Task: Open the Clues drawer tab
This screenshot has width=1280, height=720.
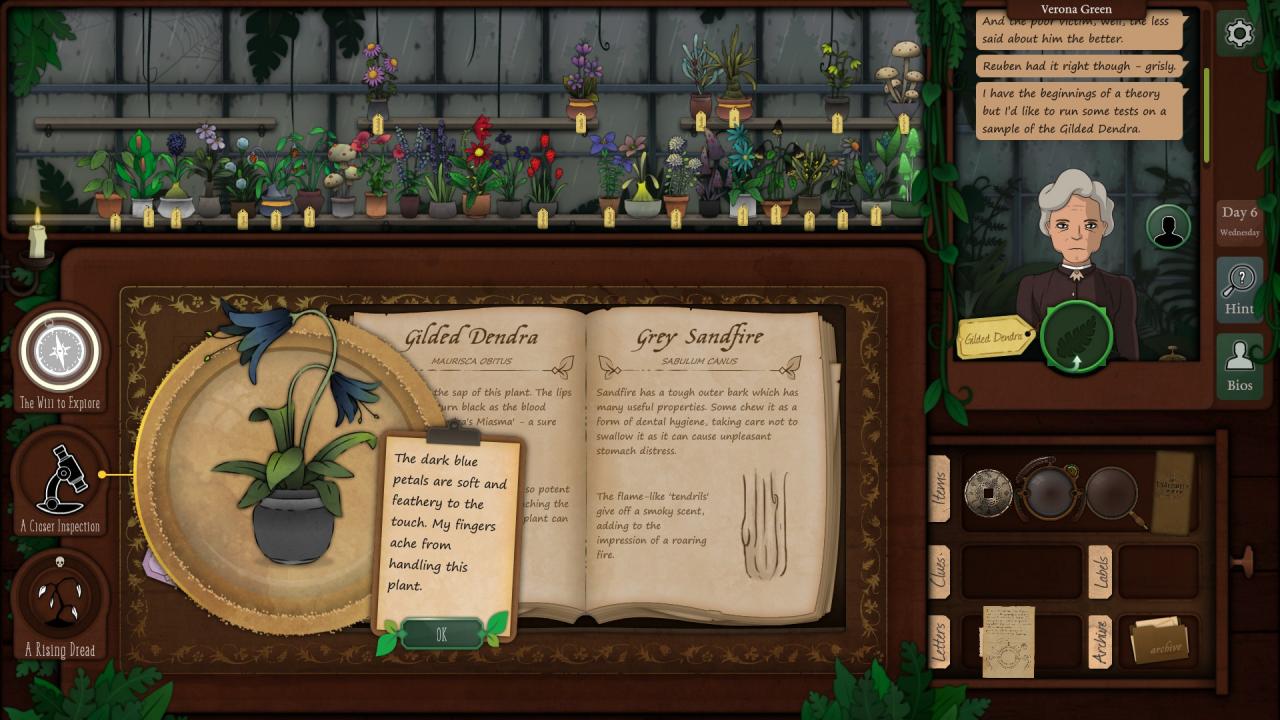Action: tap(940, 572)
